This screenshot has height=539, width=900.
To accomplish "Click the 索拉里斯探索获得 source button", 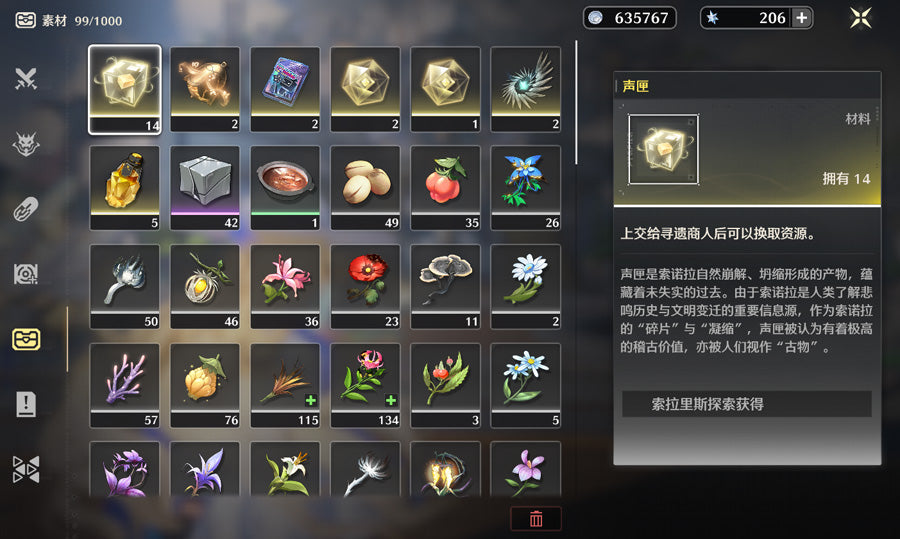I will pyautogui.click(x=746, y=404).
